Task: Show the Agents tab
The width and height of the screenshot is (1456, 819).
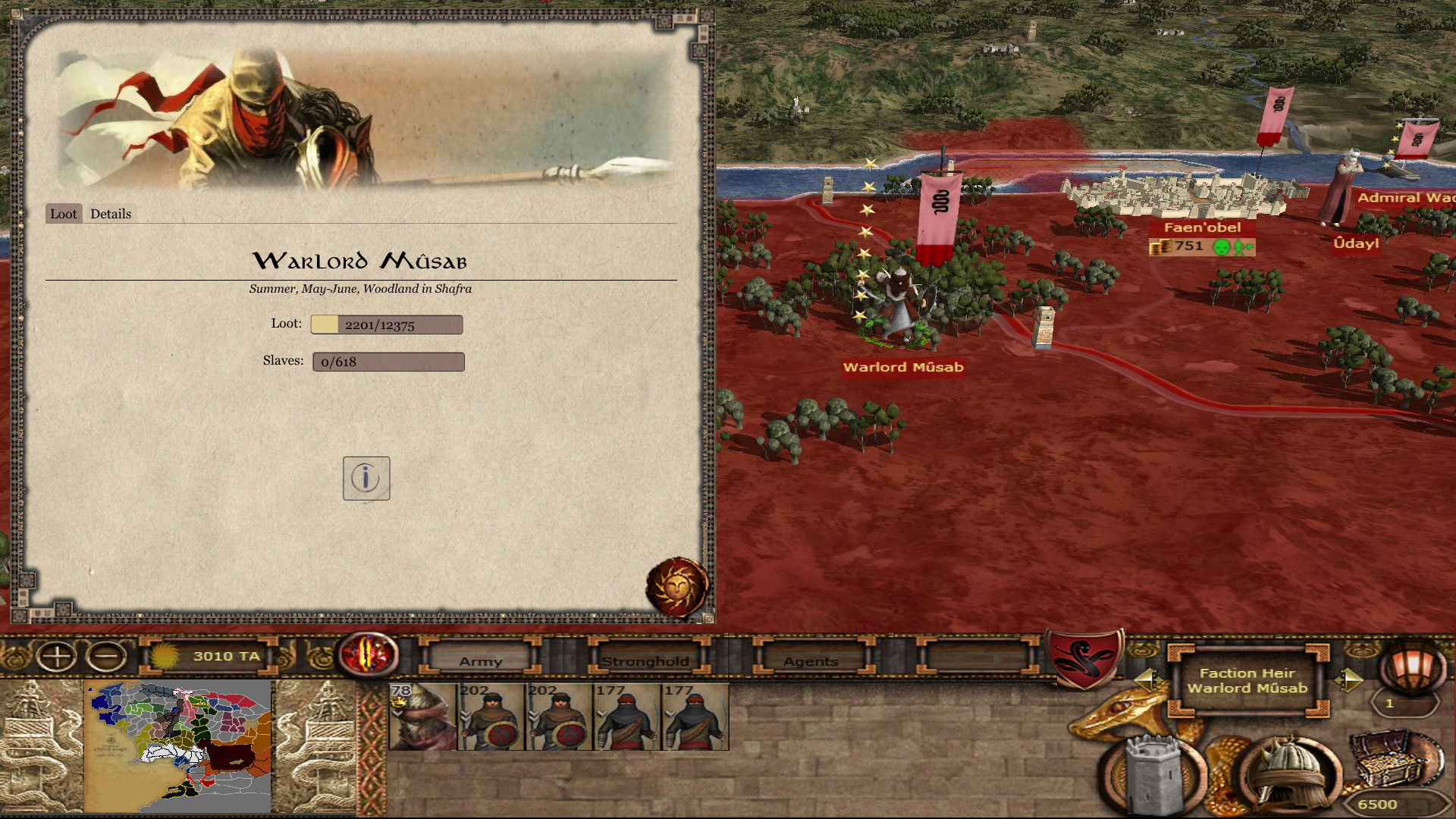Action: tap(811, 661)
